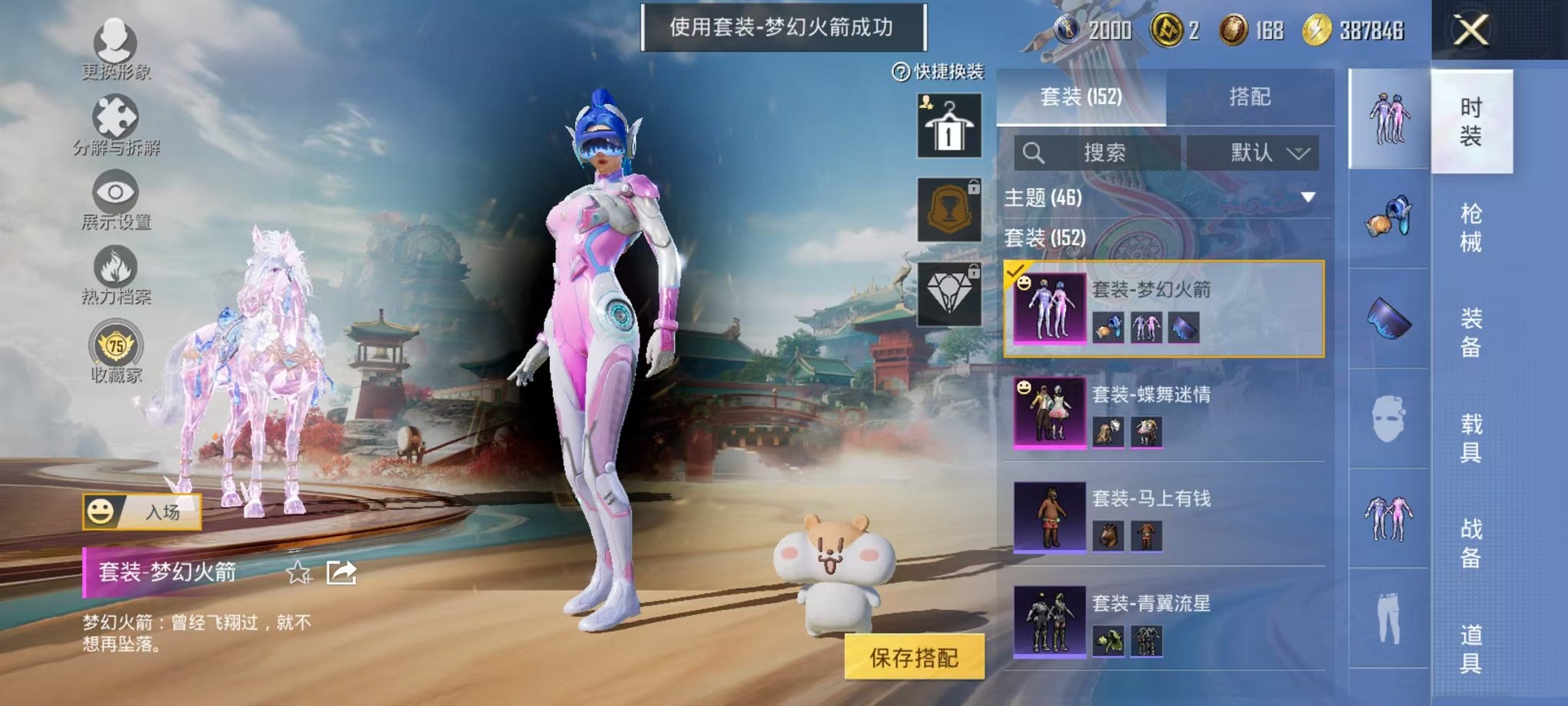Collapse the 主题 (46) section
Screen dimensions: 1568x706
point(1307,198)
